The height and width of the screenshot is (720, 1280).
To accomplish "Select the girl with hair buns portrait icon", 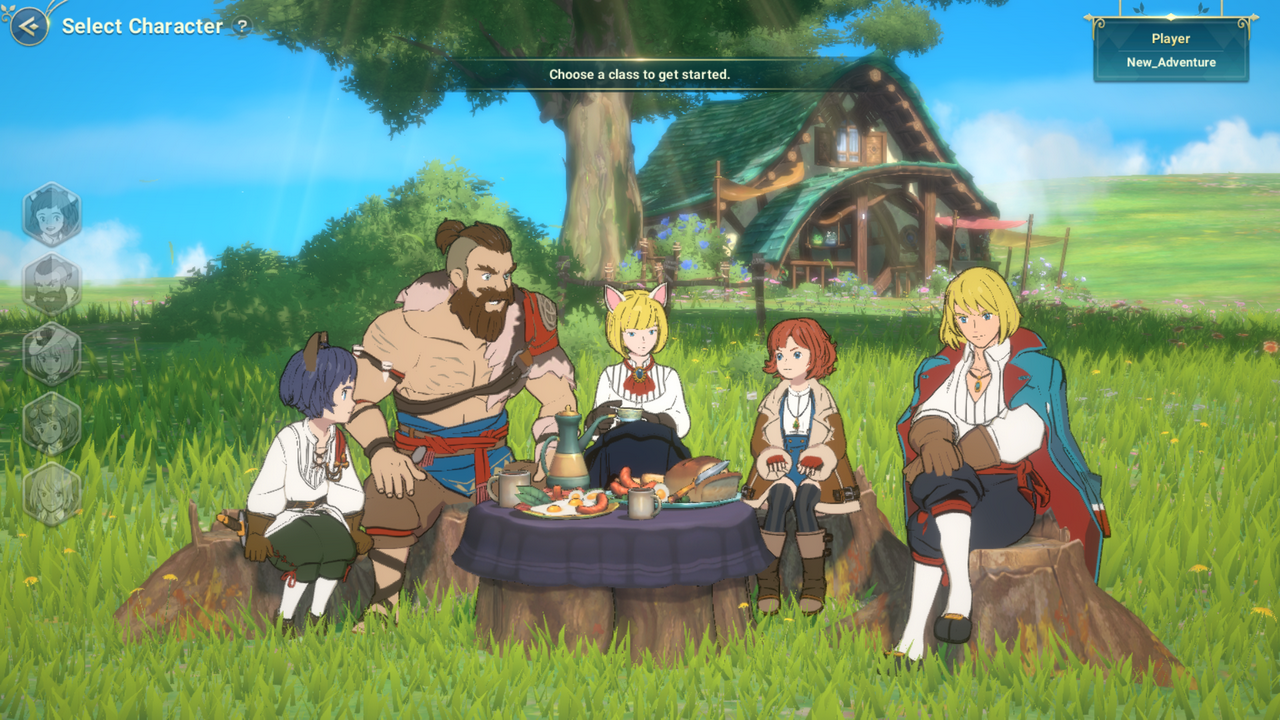I will [x=52, y=424].
